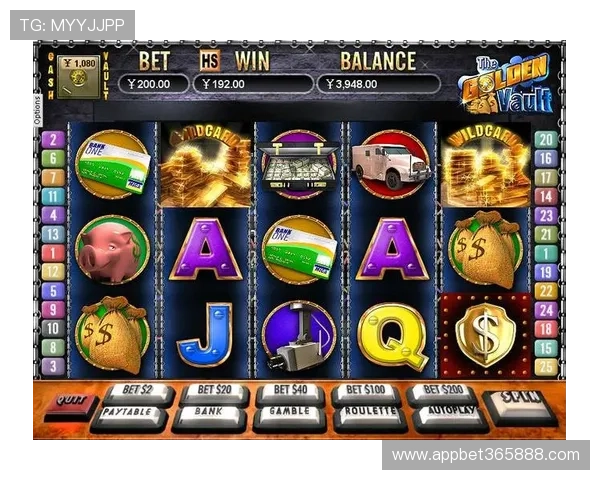600x480 pixels.
Task: Select payline number 2 marker
Action: point(52,140)
